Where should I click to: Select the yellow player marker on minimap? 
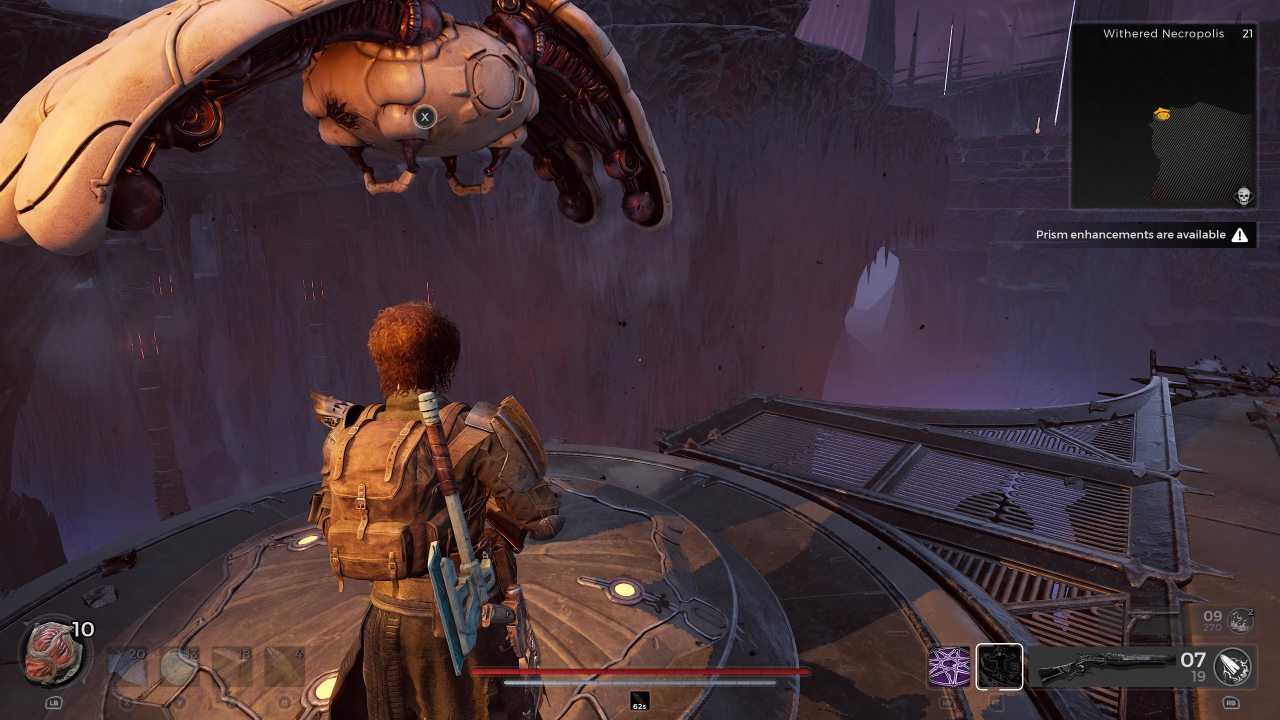tap(1162, 115)
